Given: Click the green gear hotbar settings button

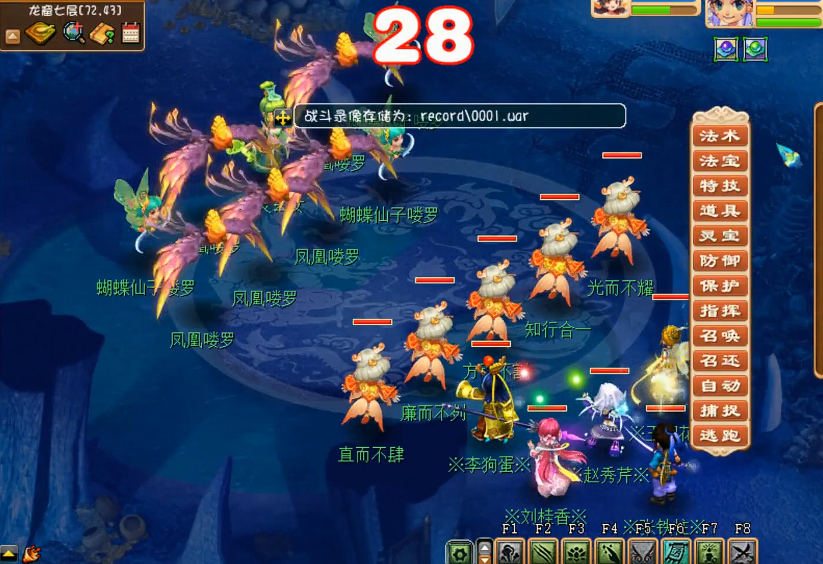Looking at the screenshot, I should tap(460, 551).
